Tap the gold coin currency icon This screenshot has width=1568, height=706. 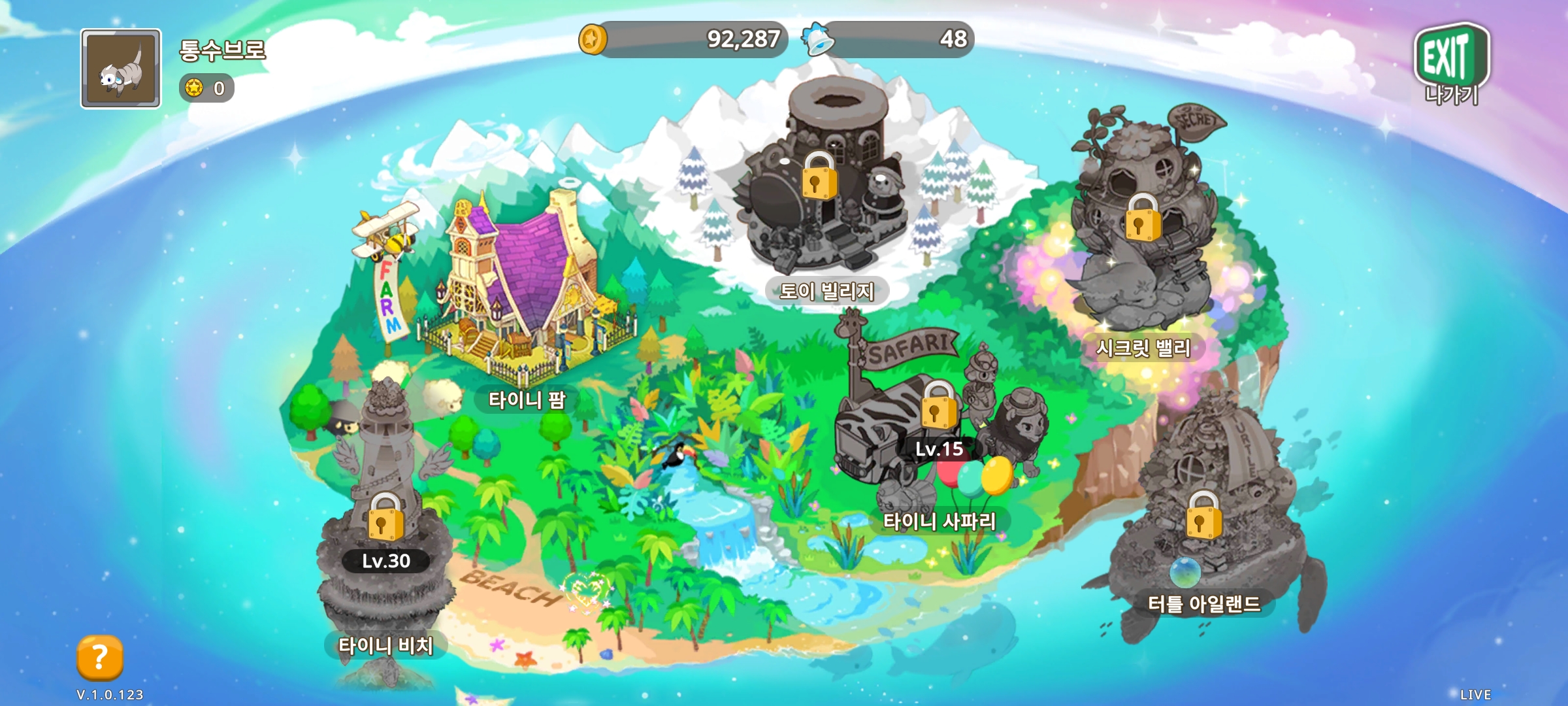coord(593,39)
